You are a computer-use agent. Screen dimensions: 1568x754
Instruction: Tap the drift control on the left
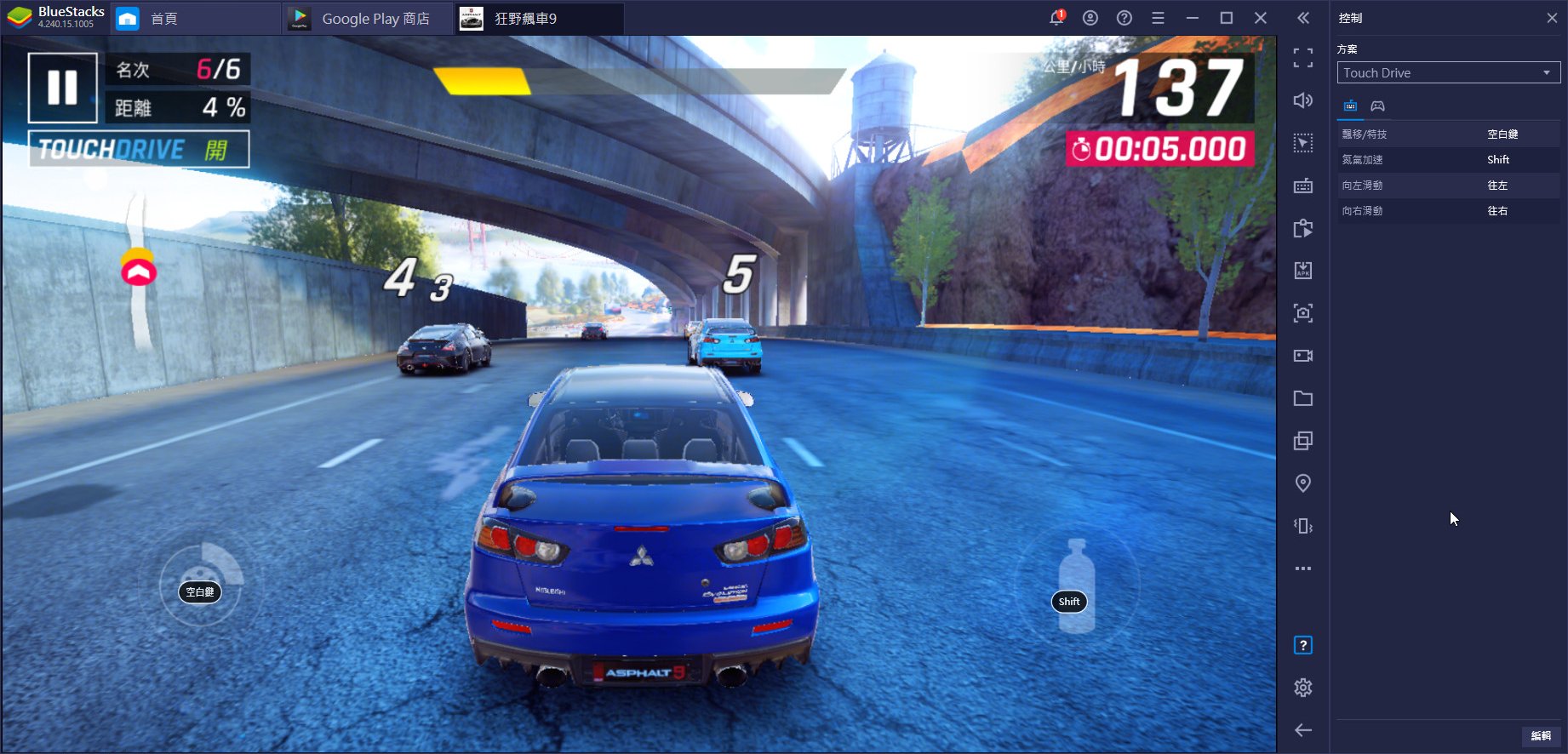point(201,585)
